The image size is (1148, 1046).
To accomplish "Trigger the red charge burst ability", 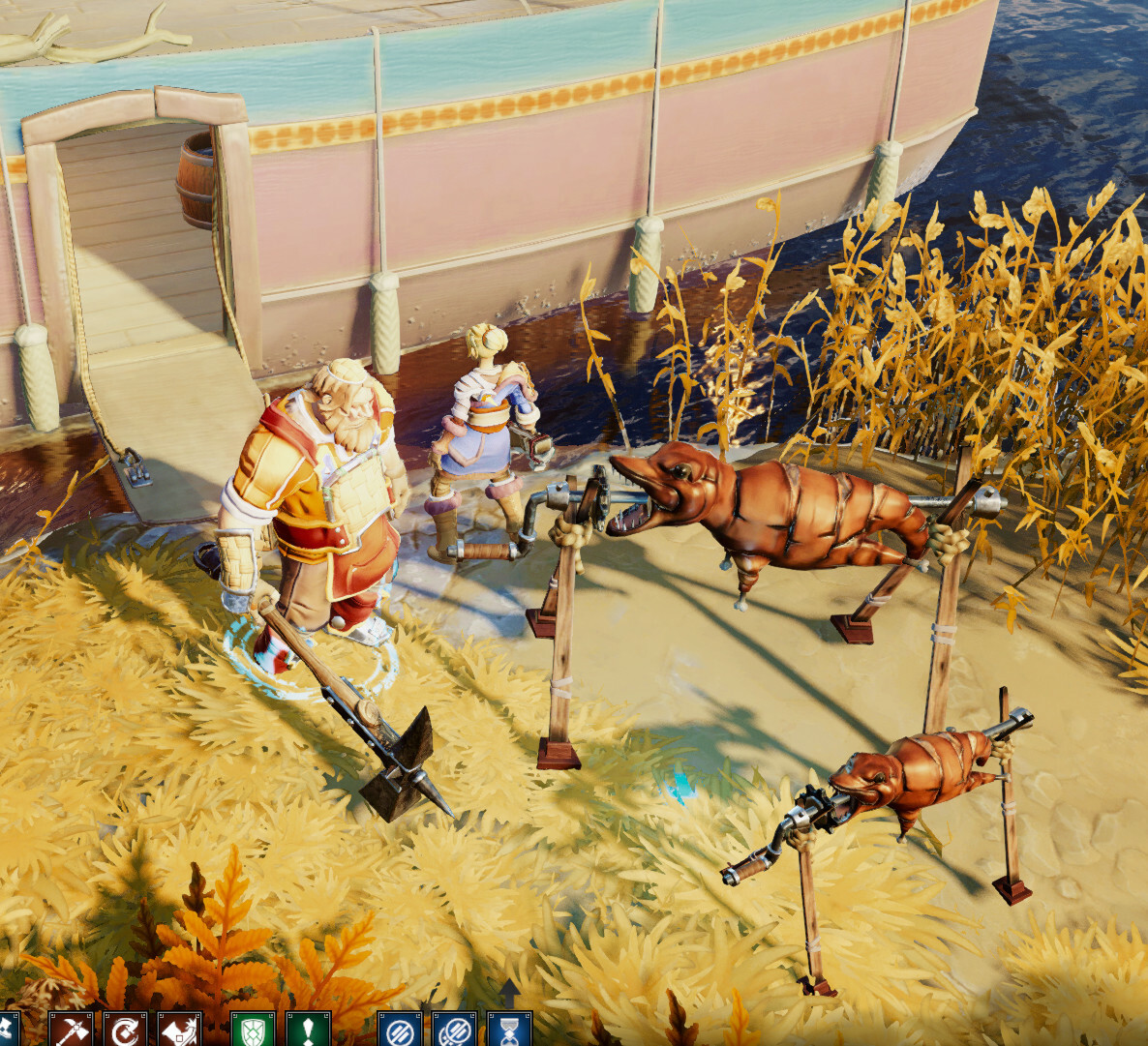I will pos(179,1031).
